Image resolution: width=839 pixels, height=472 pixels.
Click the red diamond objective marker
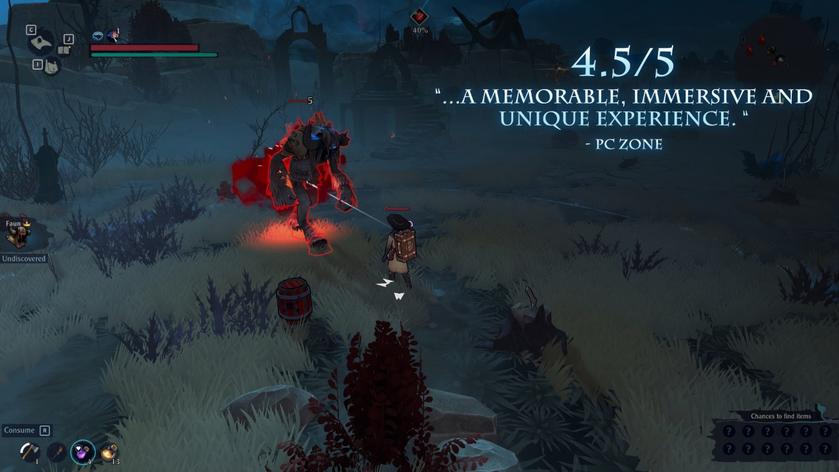tap(420, 17)
